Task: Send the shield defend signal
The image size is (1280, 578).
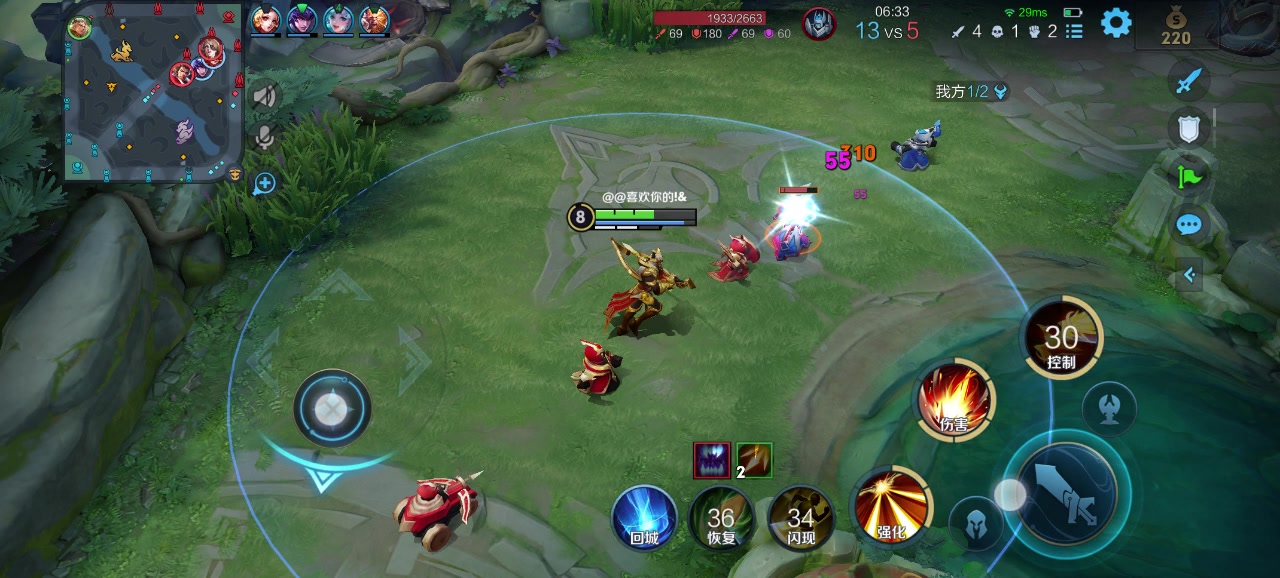Action: 1188,127
